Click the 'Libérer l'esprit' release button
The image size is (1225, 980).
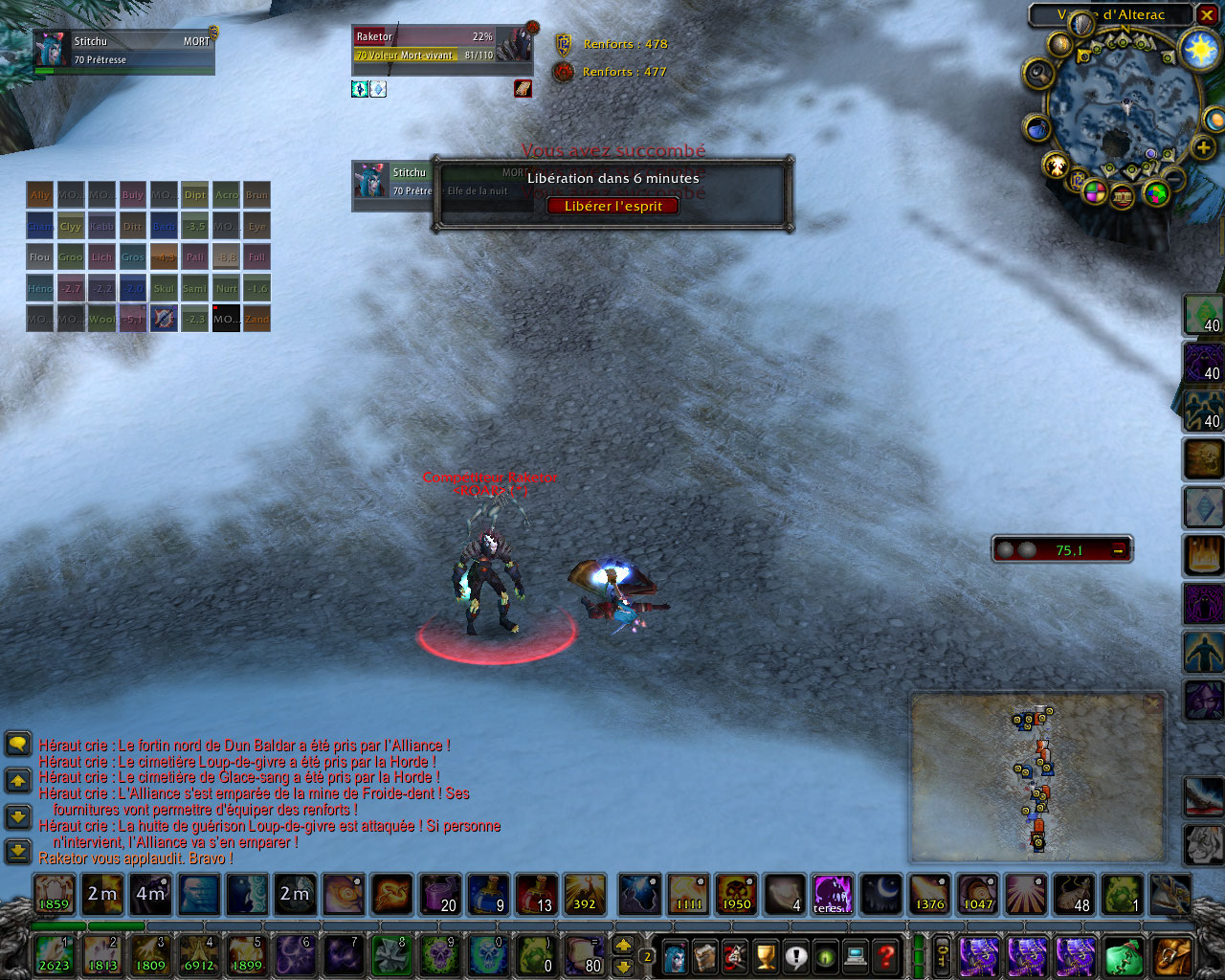(x=612, y=206)
